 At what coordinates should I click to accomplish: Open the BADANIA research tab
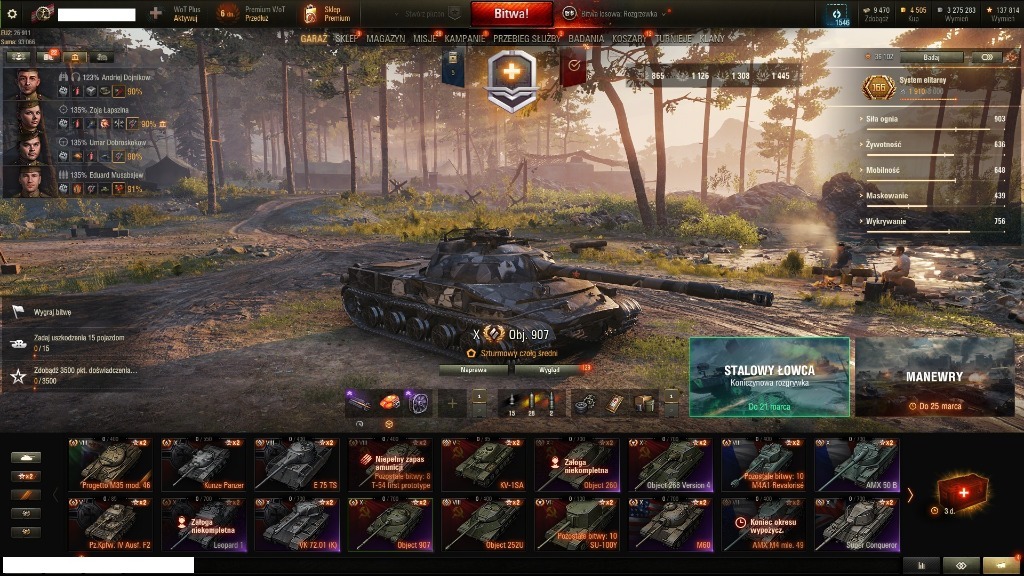(586, 39)
